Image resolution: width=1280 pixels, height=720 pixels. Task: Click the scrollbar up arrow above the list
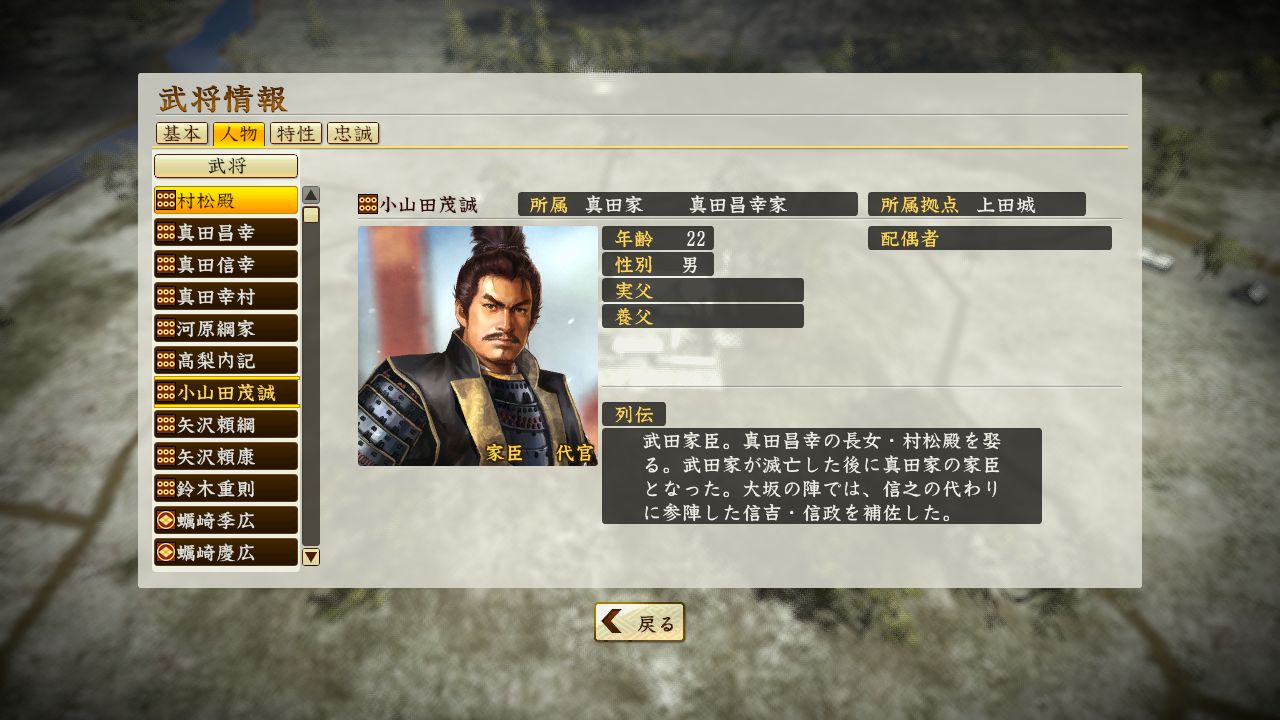click(311, 192)
